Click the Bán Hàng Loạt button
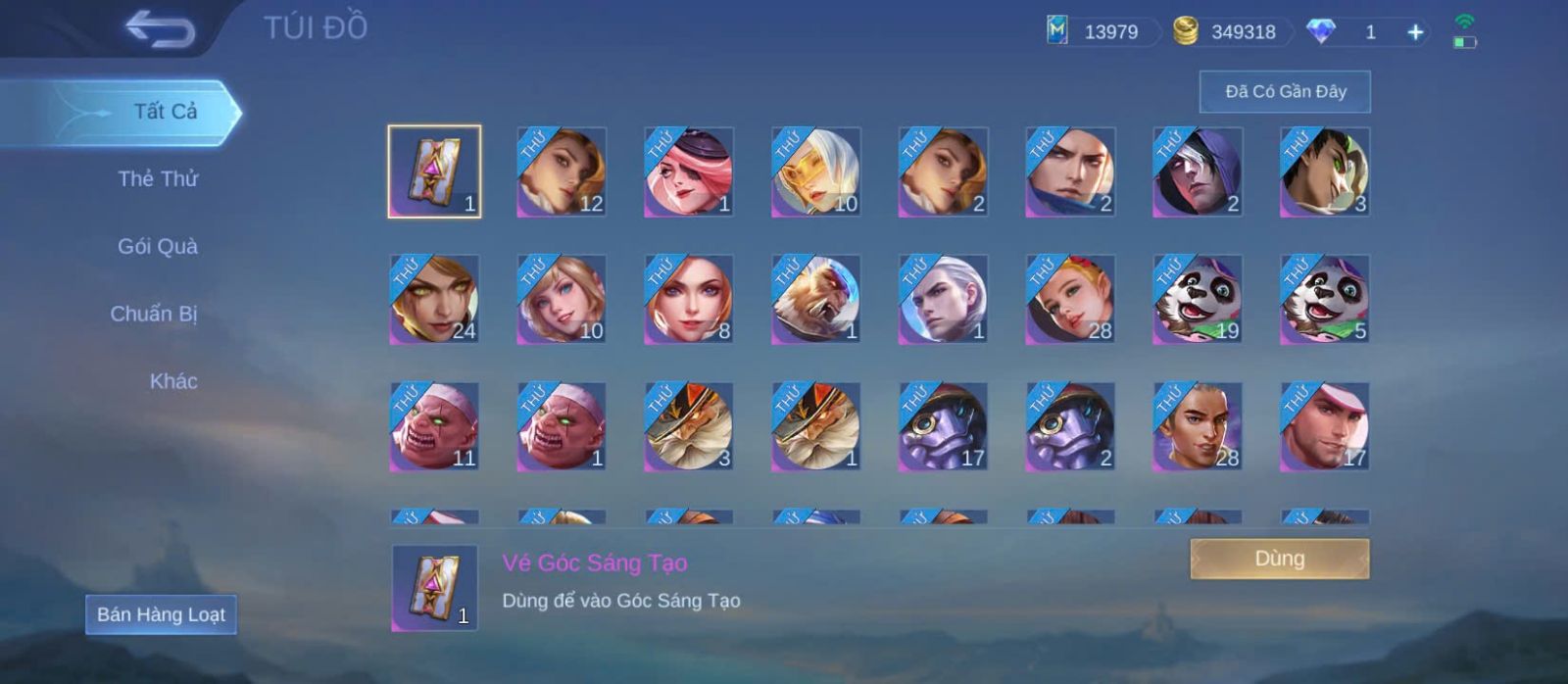This screenshot has height=684, width=1568. pos(161,614)
